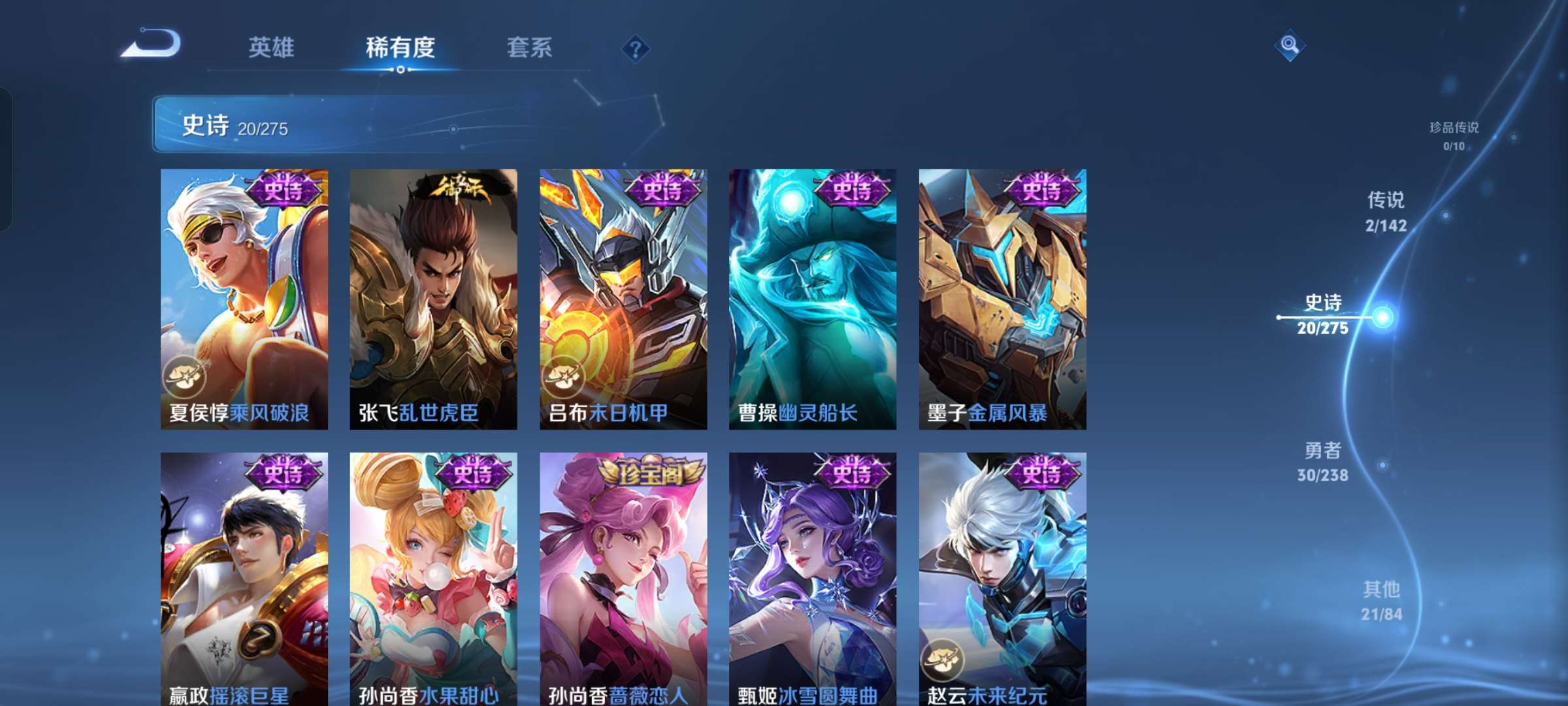Open the search magnifier at top right
The height and width of the screenshot is (706, 1568).
[x=1289, y=46]
